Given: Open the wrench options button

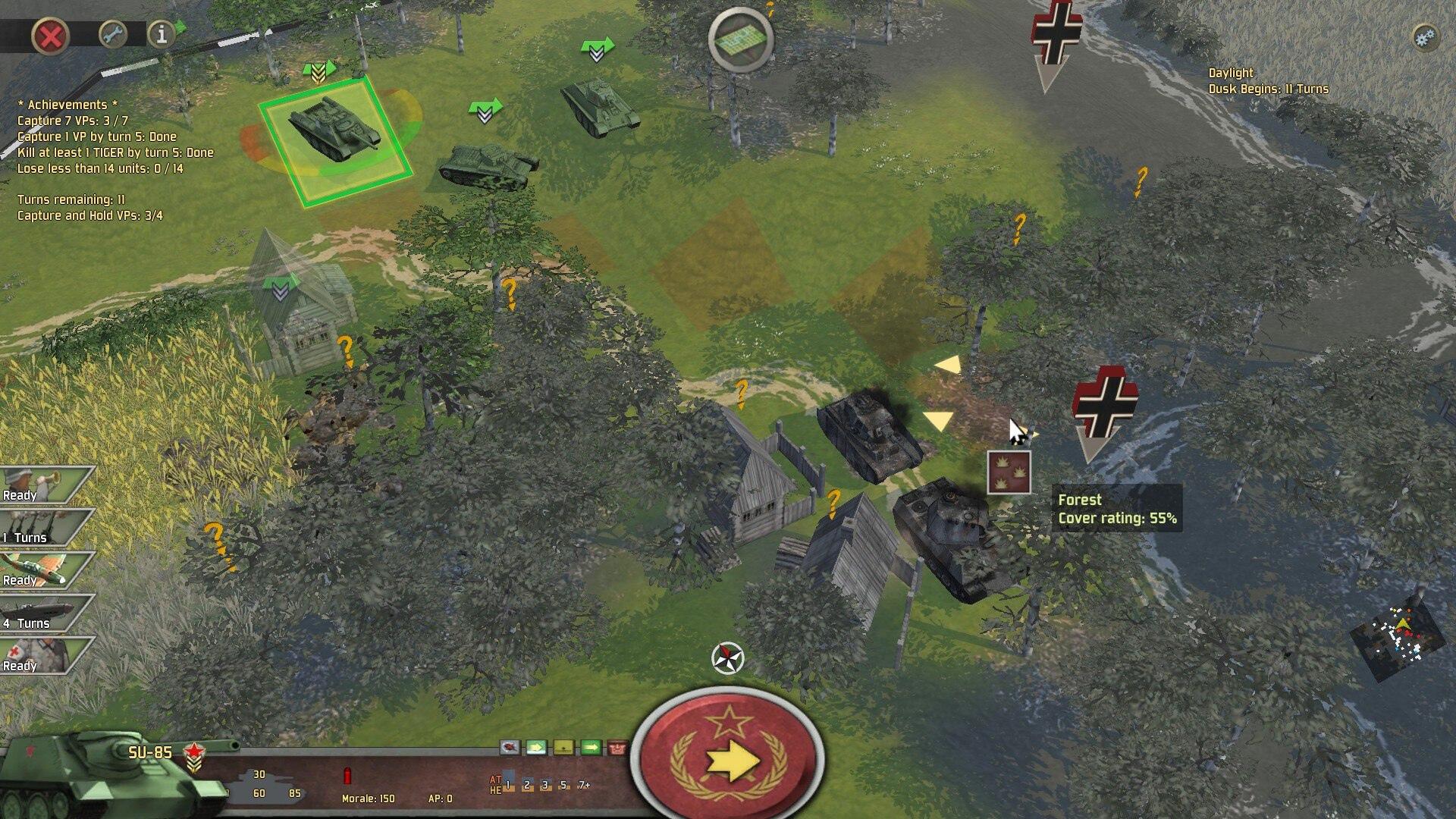Looking at the screenshot, I should tap(113, 35).
